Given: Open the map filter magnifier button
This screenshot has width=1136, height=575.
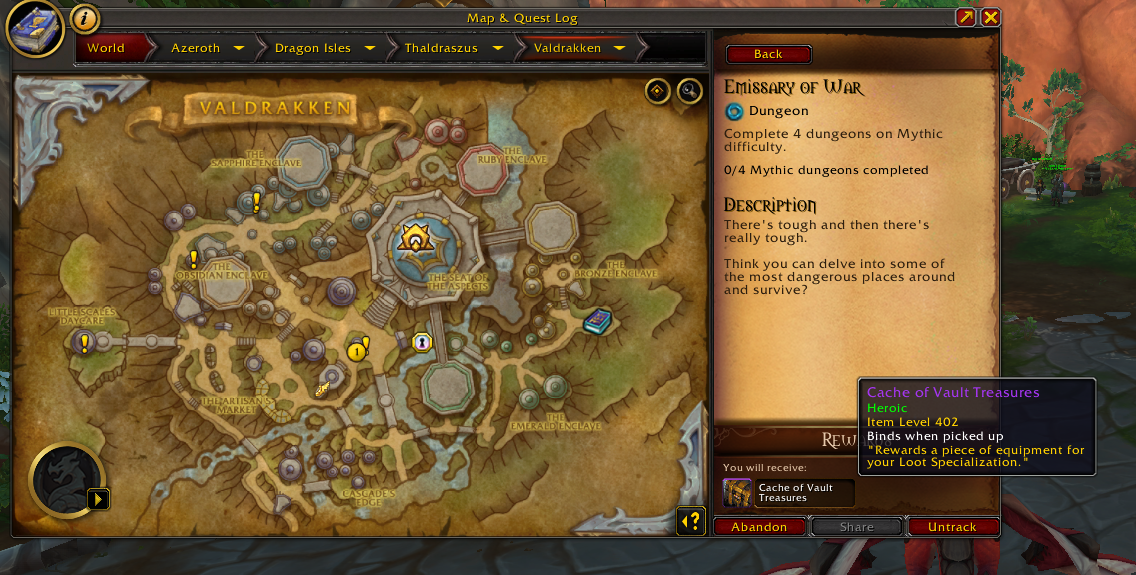Looking at the screenshot, I should click(690, 91).
